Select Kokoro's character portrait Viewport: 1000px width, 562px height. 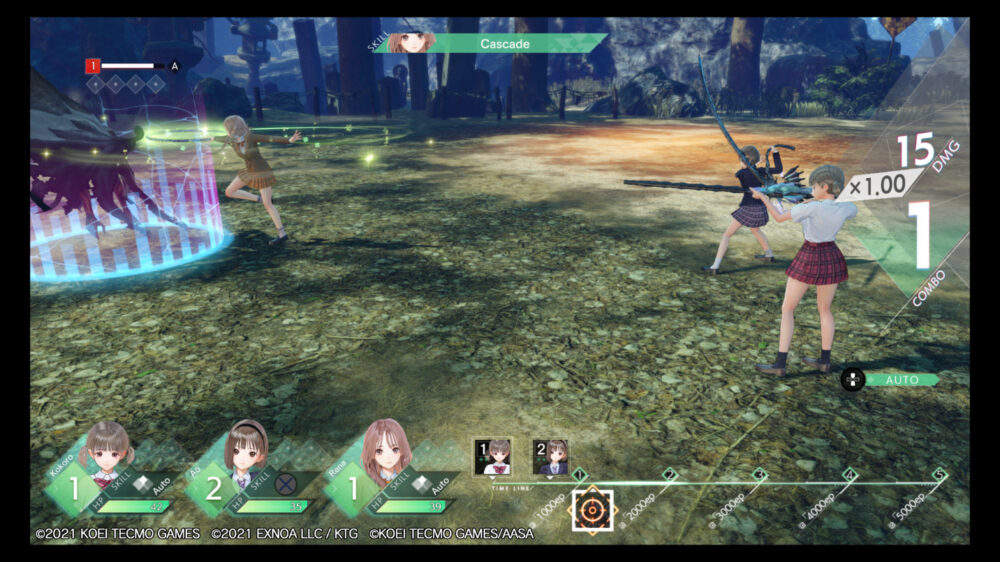point(109,450)
